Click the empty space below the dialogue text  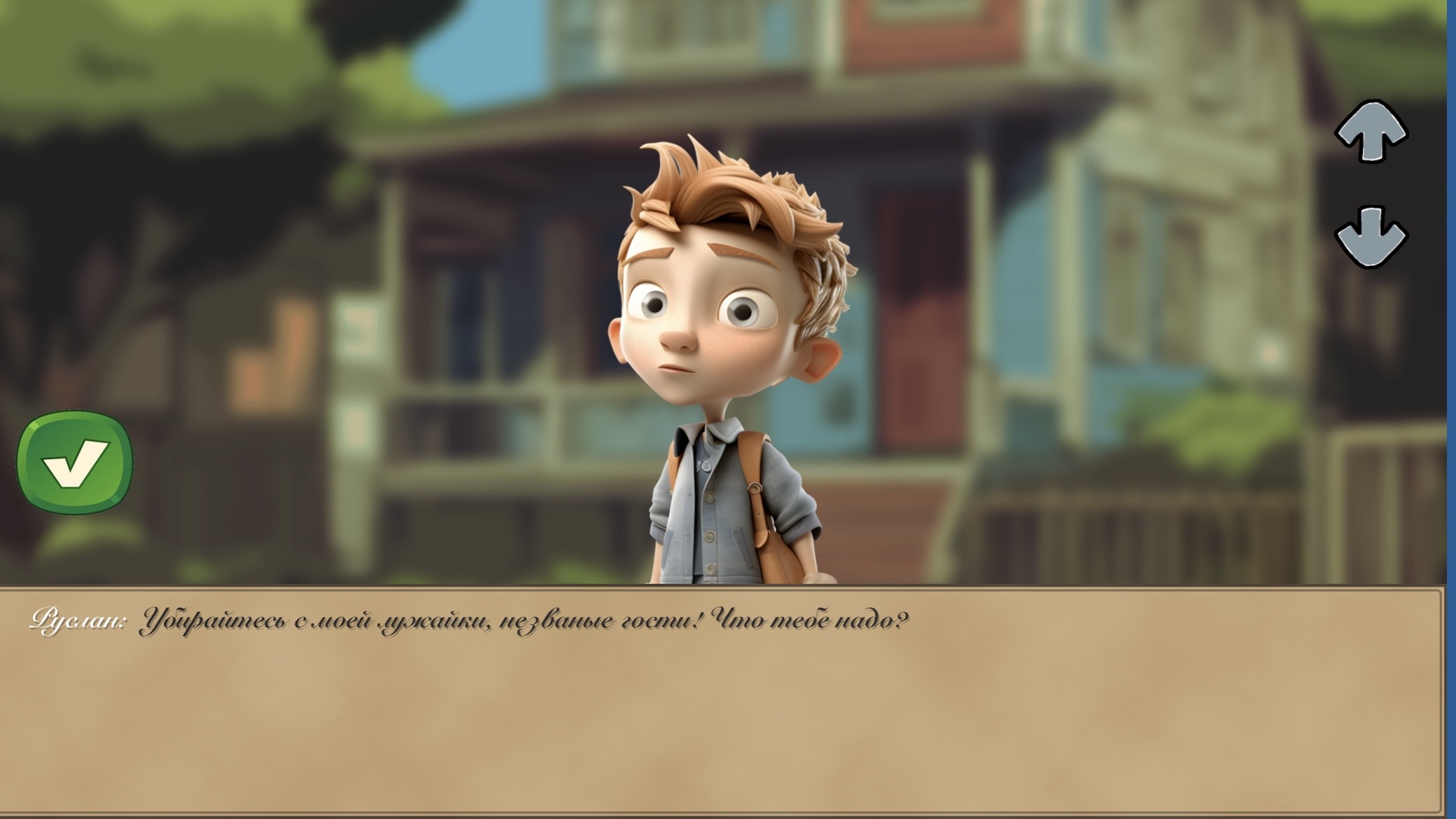(x=700, y=721)
